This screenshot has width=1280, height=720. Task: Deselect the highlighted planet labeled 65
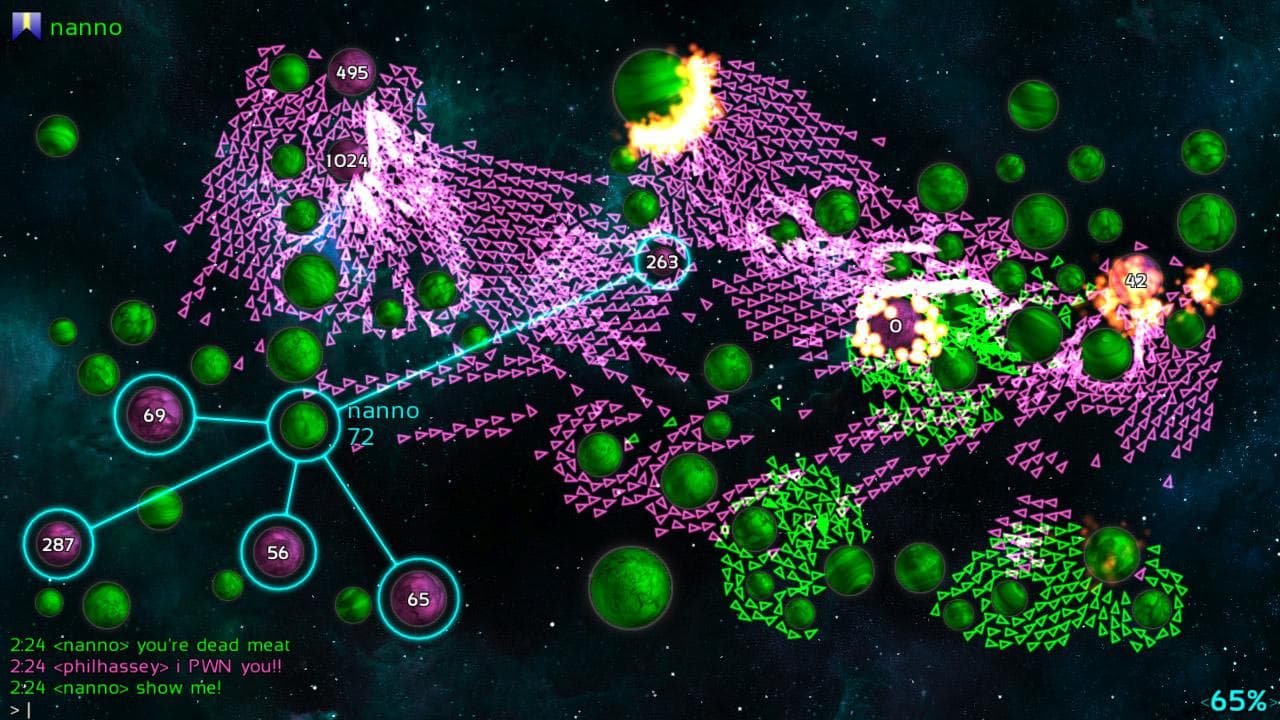click(x=420, y=600)
